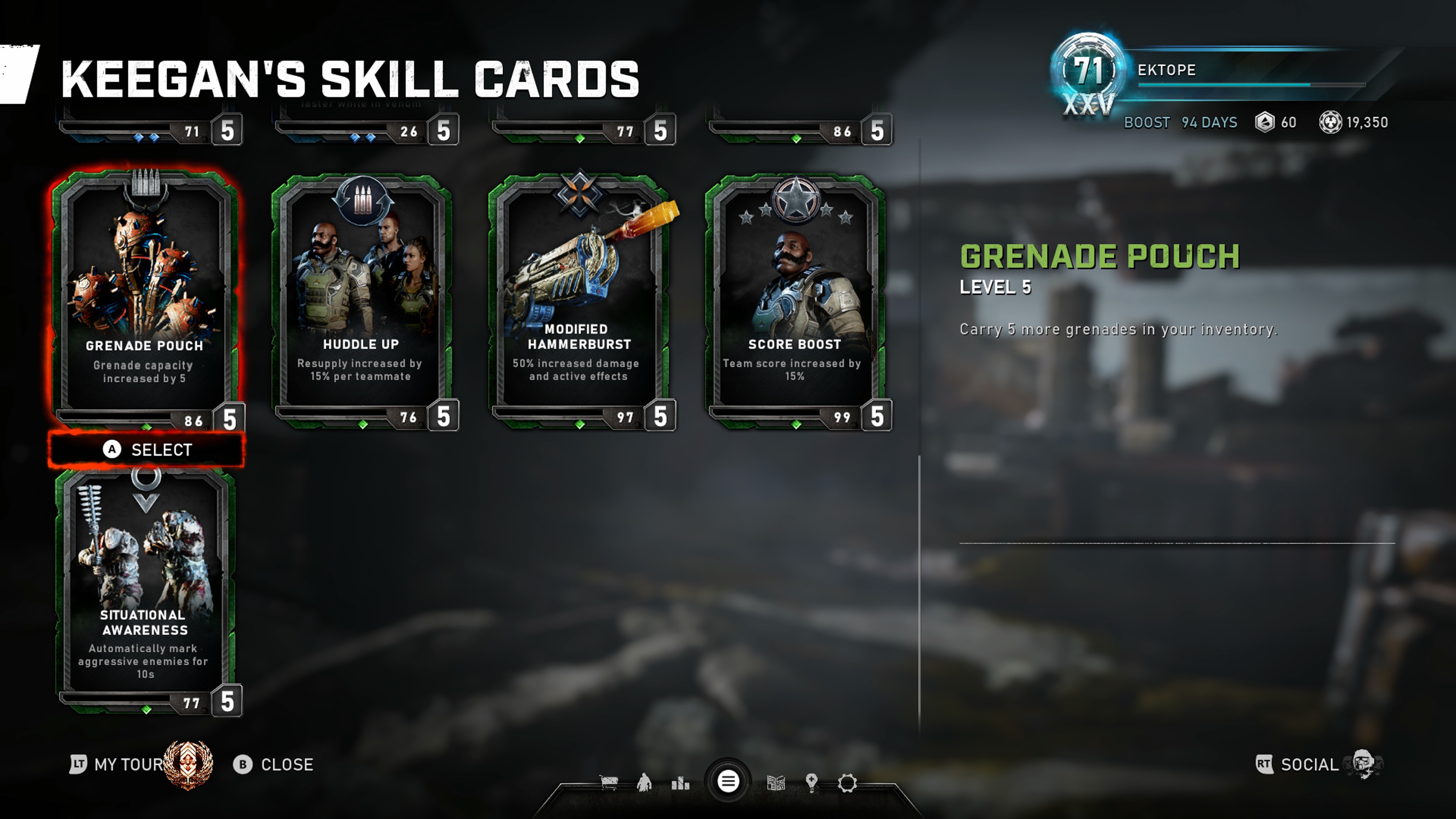1456x819 pixels.
Task: Open the Social panel
Action: tap(1309, 765)
